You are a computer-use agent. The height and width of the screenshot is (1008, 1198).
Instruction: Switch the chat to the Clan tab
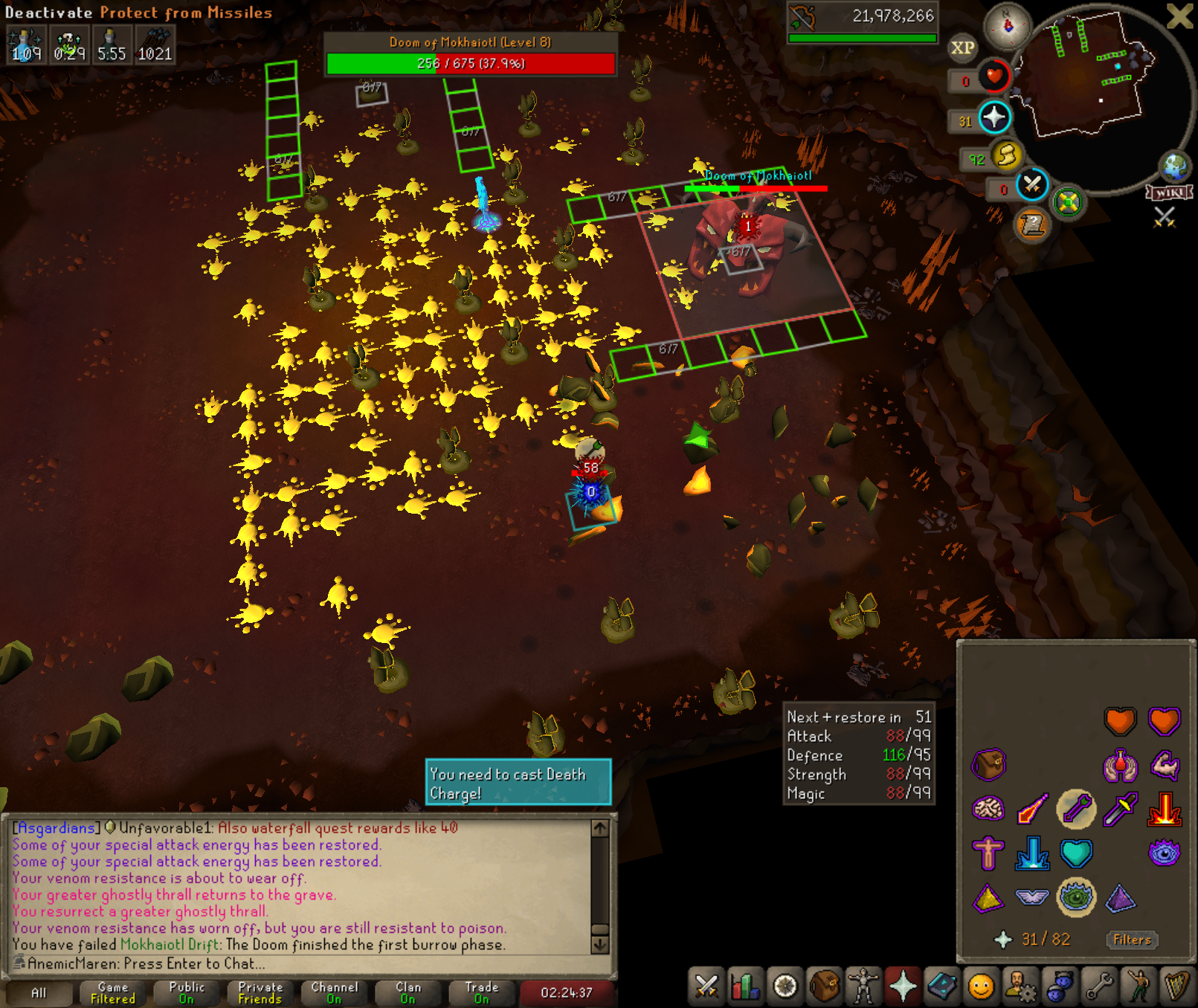408,992
